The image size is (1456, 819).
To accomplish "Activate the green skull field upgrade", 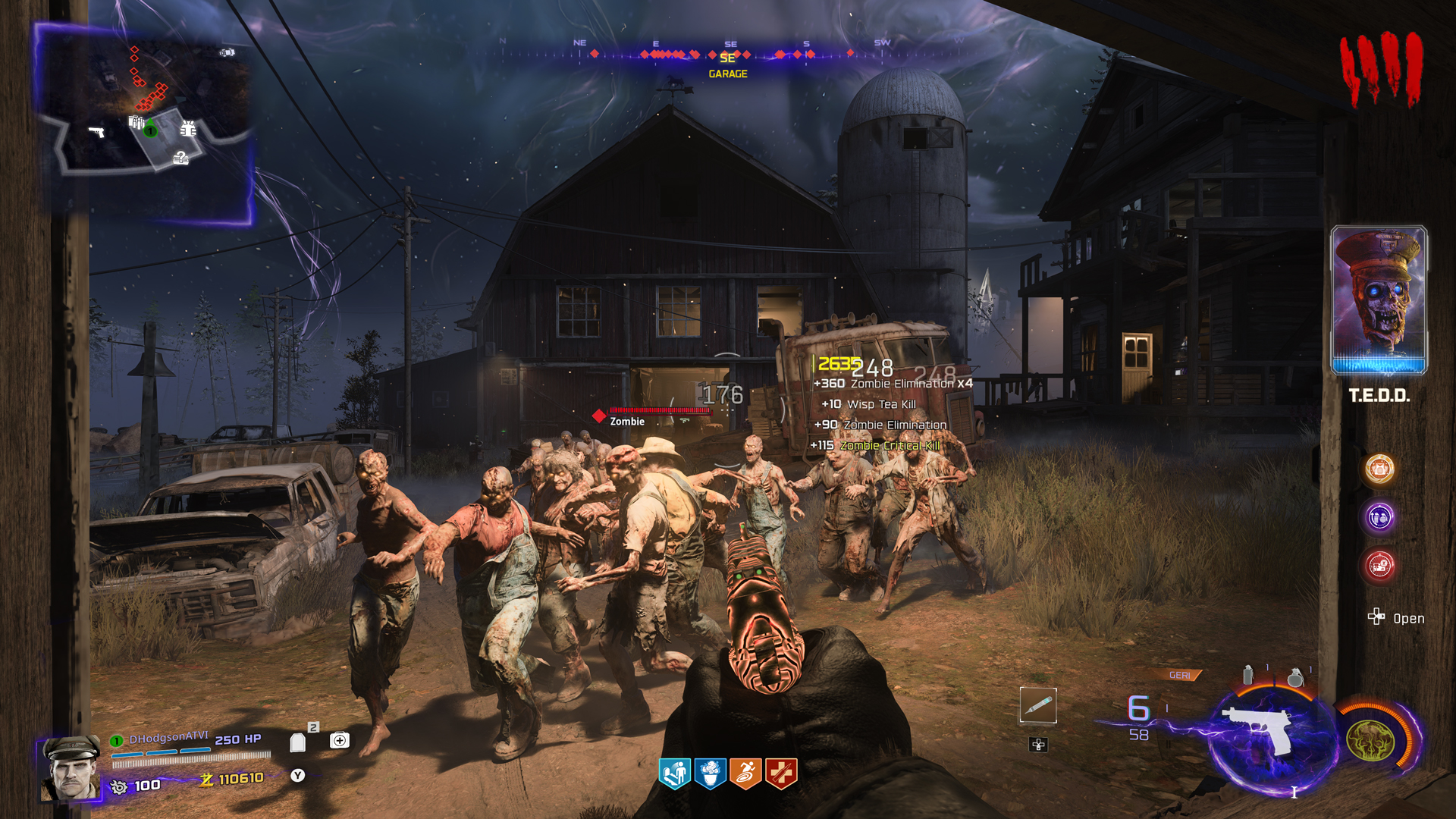I will click(1370, 740).
